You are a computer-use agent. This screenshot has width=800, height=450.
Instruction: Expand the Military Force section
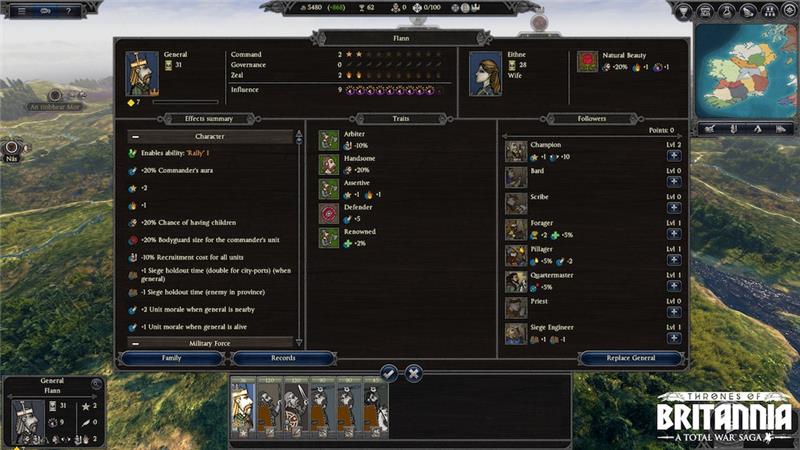(132, 343)
